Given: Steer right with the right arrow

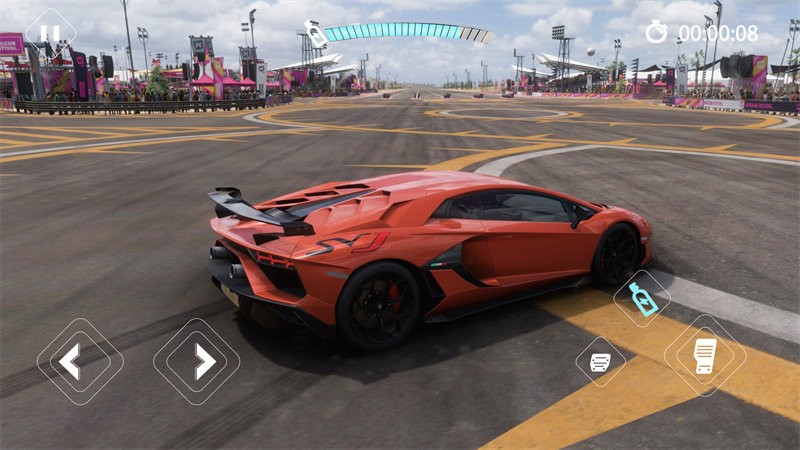Looking at the screenshot, I should [196, 361].
